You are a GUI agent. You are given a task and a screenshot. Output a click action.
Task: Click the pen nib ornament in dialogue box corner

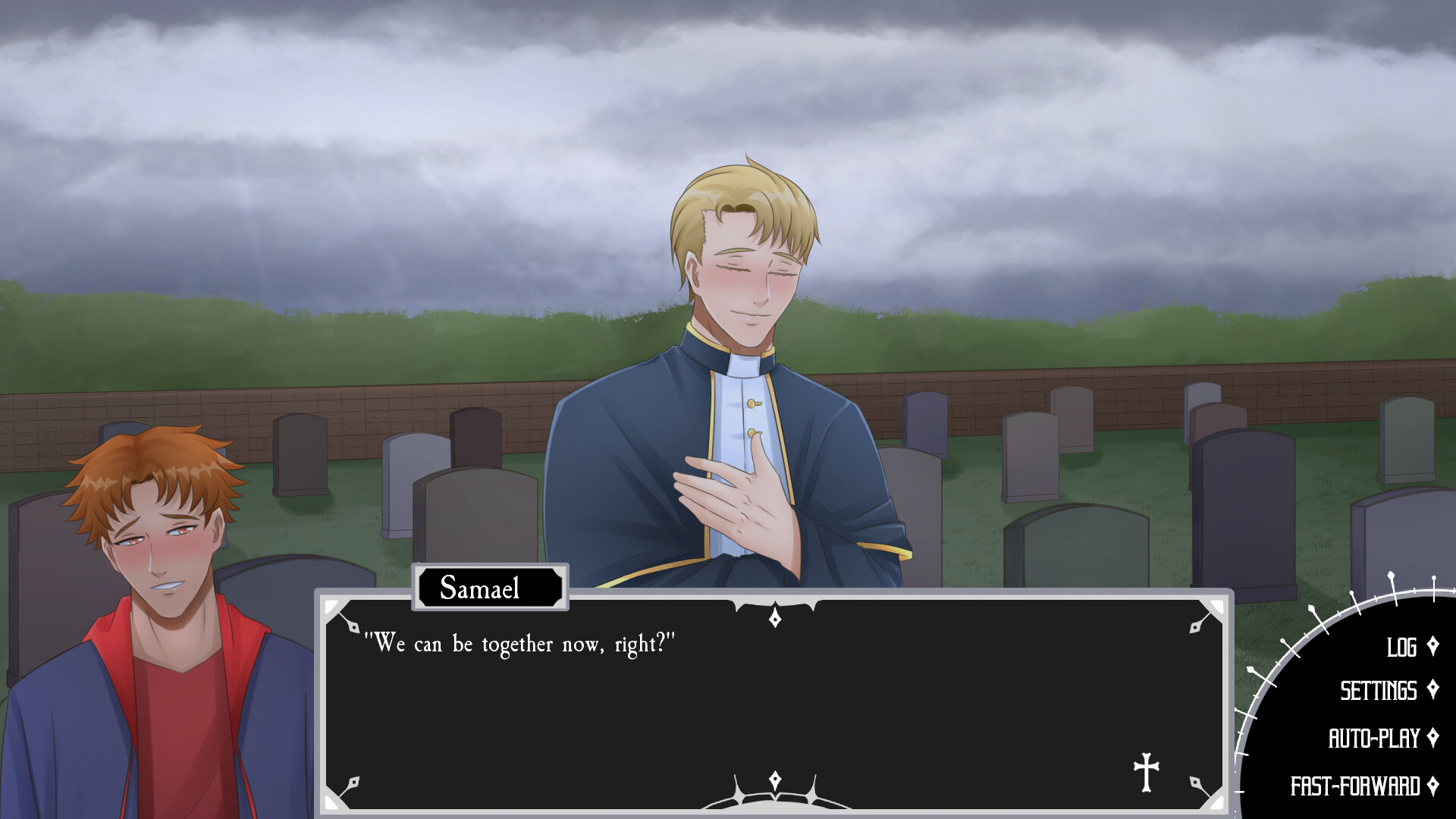click(x=353, y=629)
